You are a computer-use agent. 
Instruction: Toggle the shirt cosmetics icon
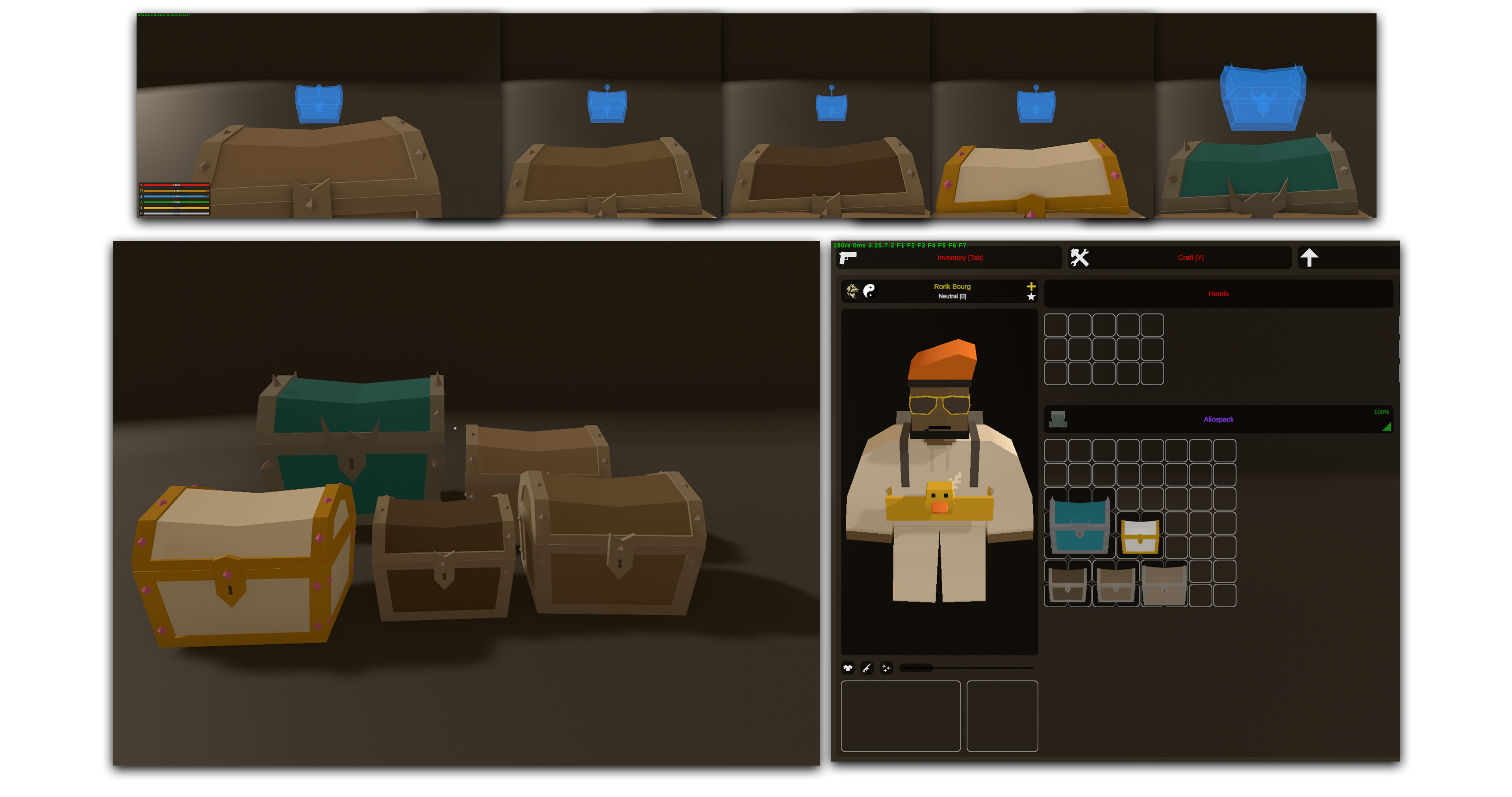pyautogui.click(x=848, y=668)
